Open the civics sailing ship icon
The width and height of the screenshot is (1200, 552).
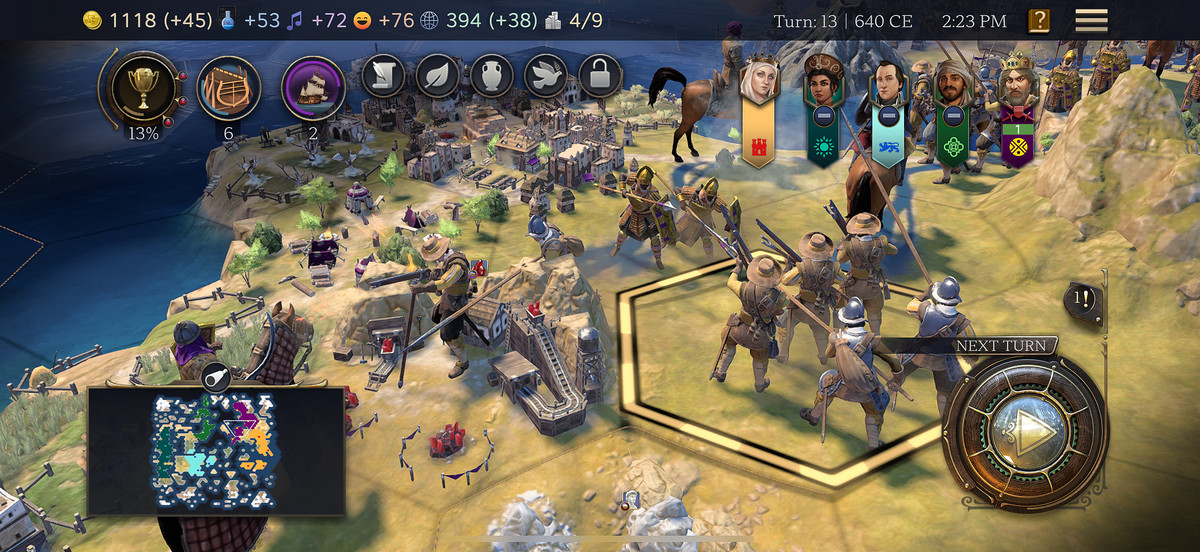click(x=314, y=87)
